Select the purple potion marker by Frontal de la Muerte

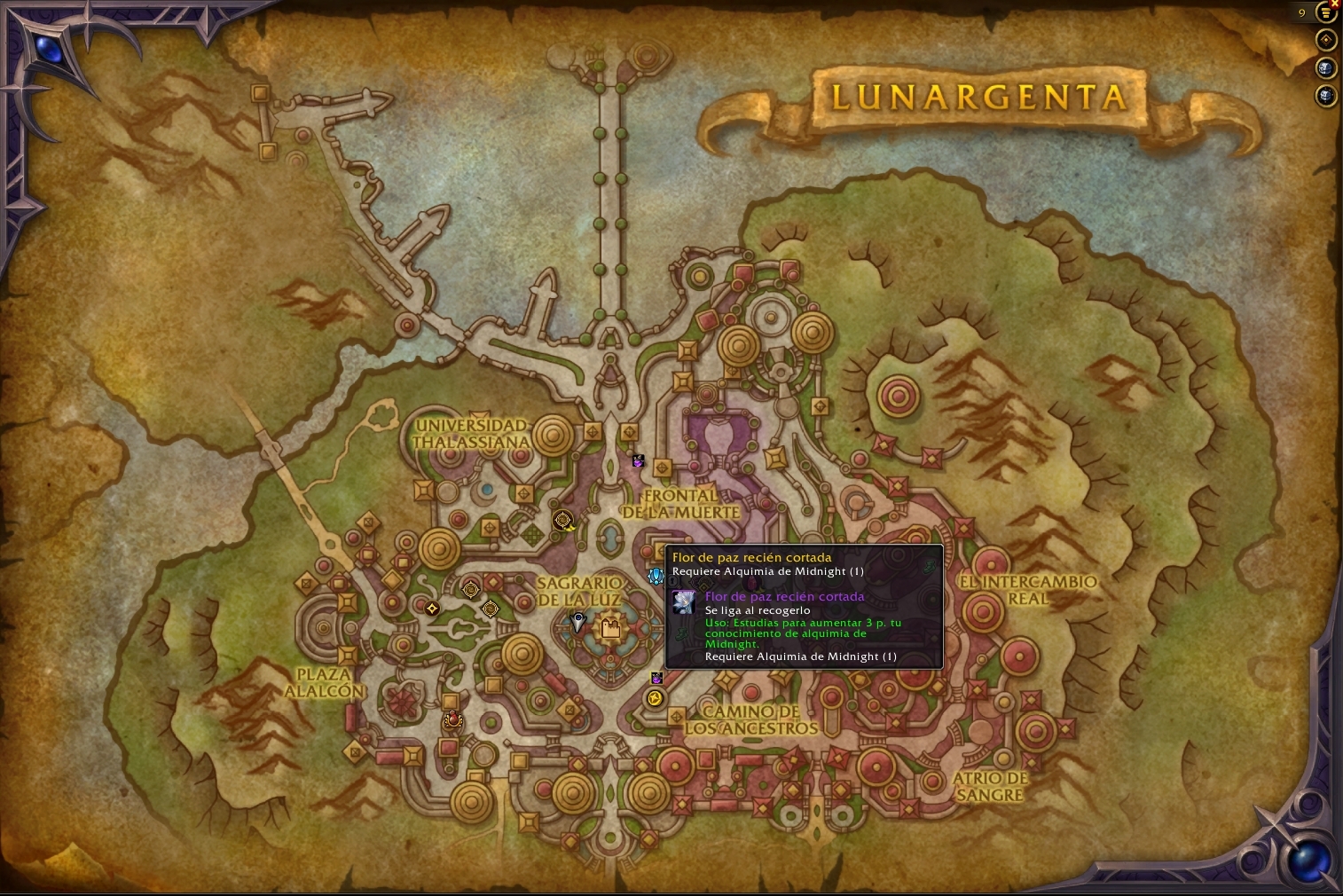pos(638,460)
